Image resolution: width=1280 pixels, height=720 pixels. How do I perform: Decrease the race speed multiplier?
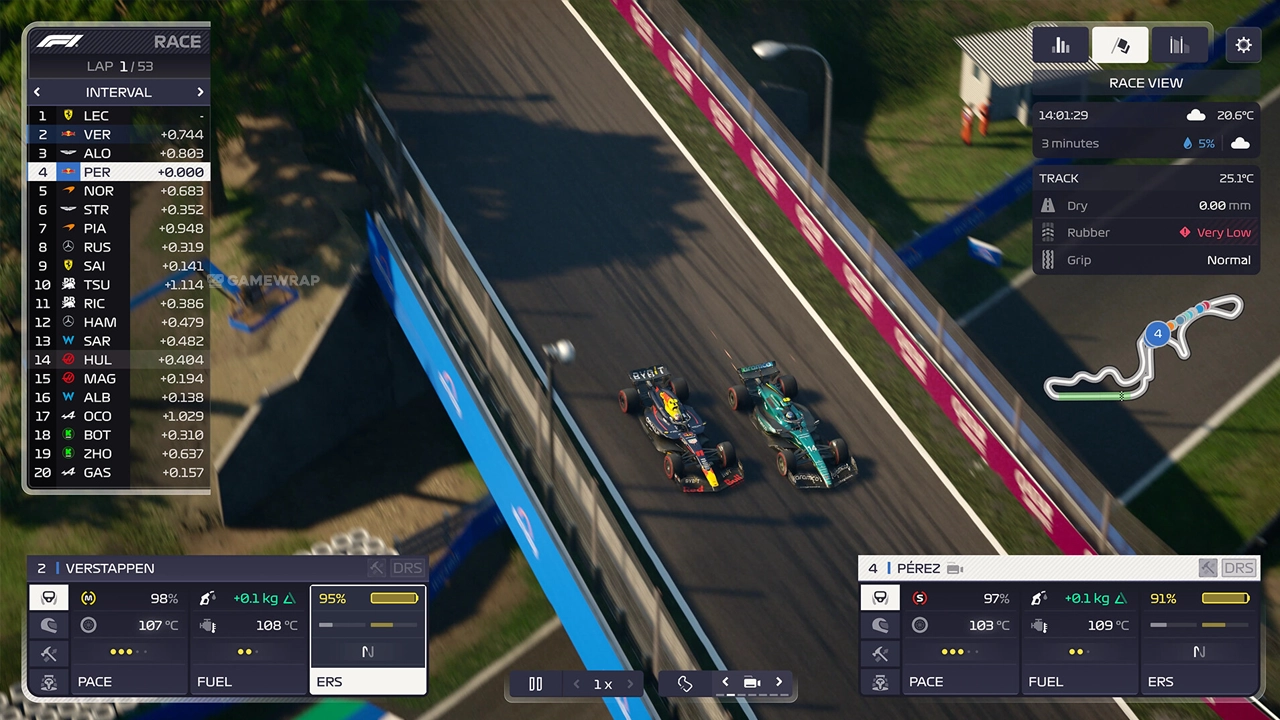[576, 684]
